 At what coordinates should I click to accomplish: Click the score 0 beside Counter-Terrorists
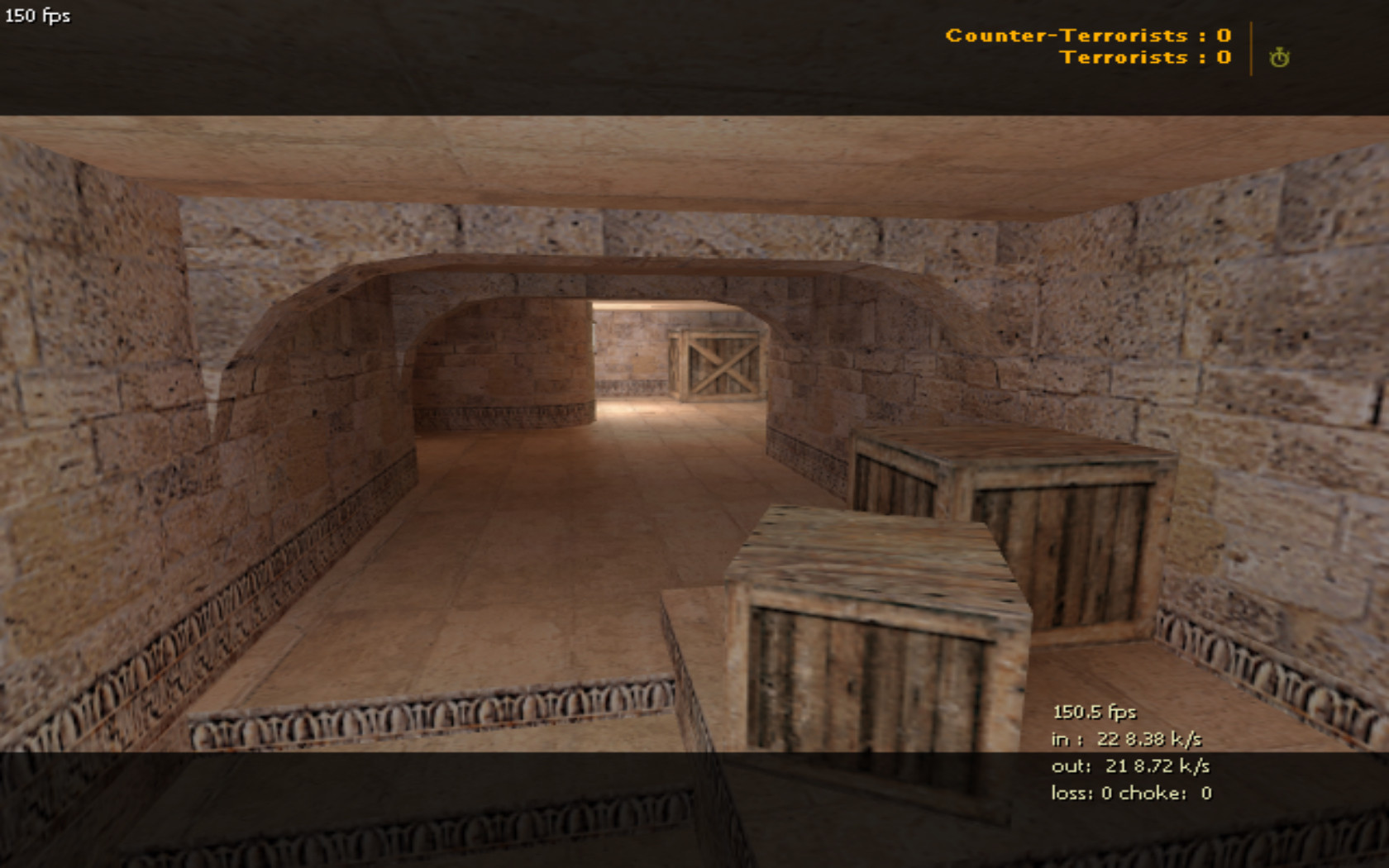point(1222,36)
